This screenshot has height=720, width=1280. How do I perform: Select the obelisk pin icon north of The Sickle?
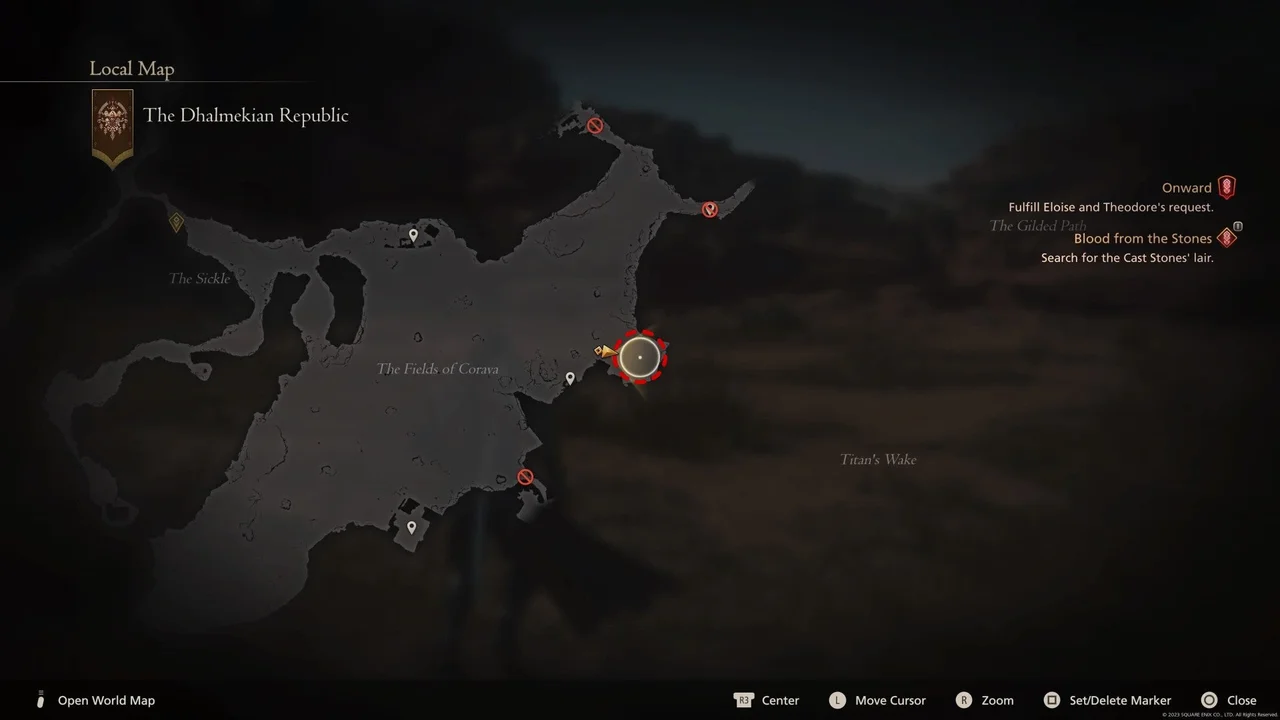pos(413,234)
